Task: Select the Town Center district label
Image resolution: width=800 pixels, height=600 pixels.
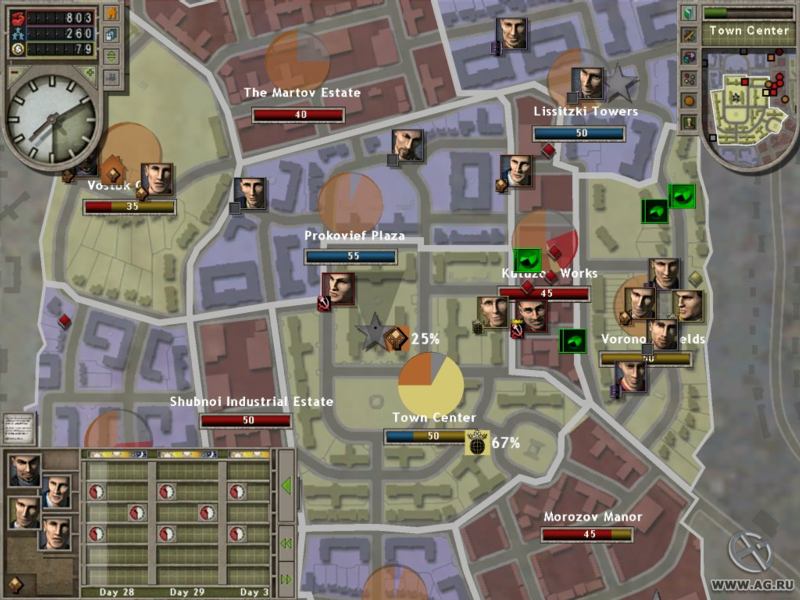Action: click(x=434, y=417)
